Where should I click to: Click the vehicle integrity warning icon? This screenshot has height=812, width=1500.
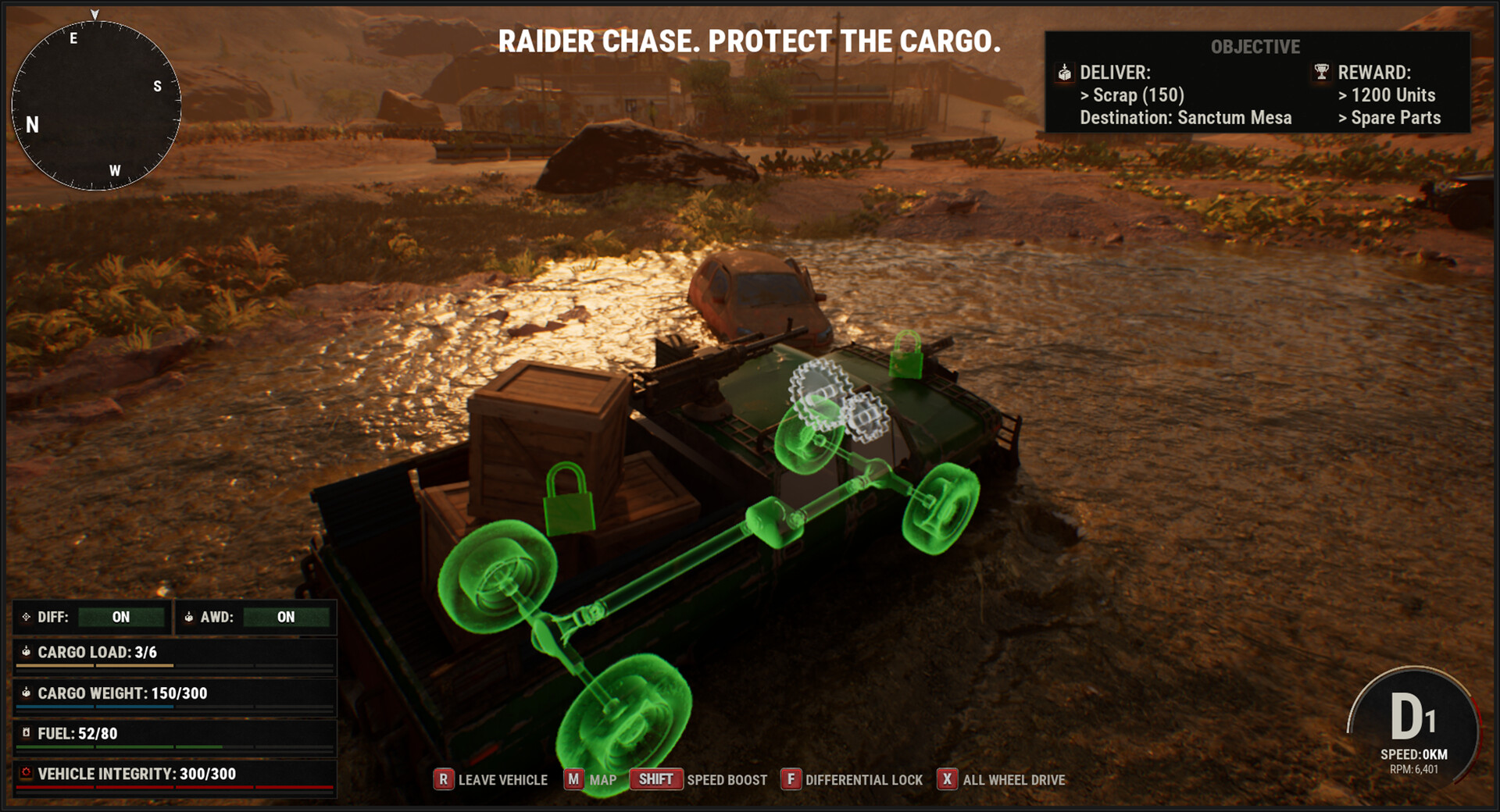tap(26, 774)
